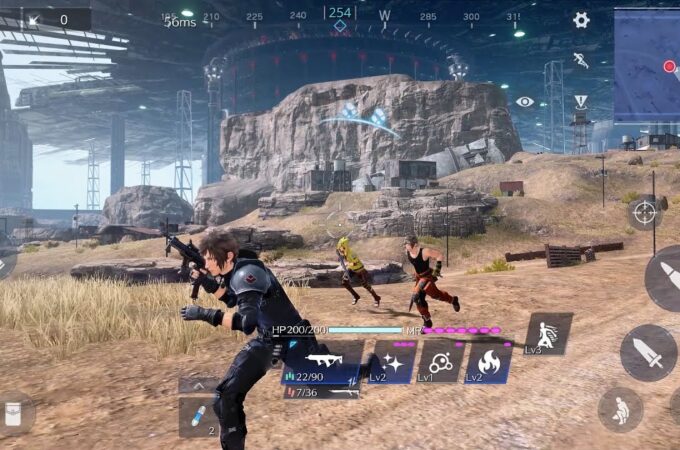This screenshot has width=680, height=450.
Task: Cast the Lv2 sparkle materia skill
Action: click(393, 362)
